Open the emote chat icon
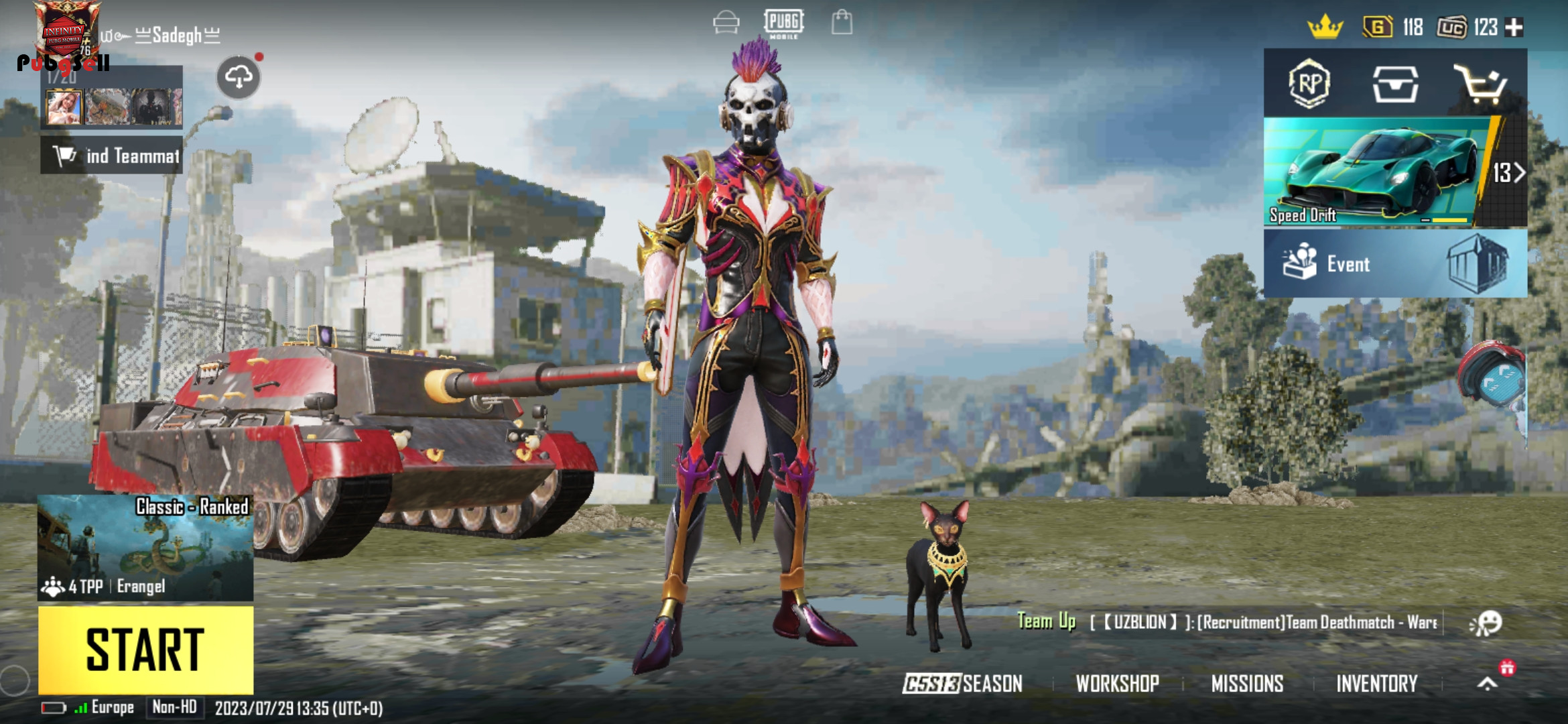Screen dimensions: 1568x724 (1486, 623)
